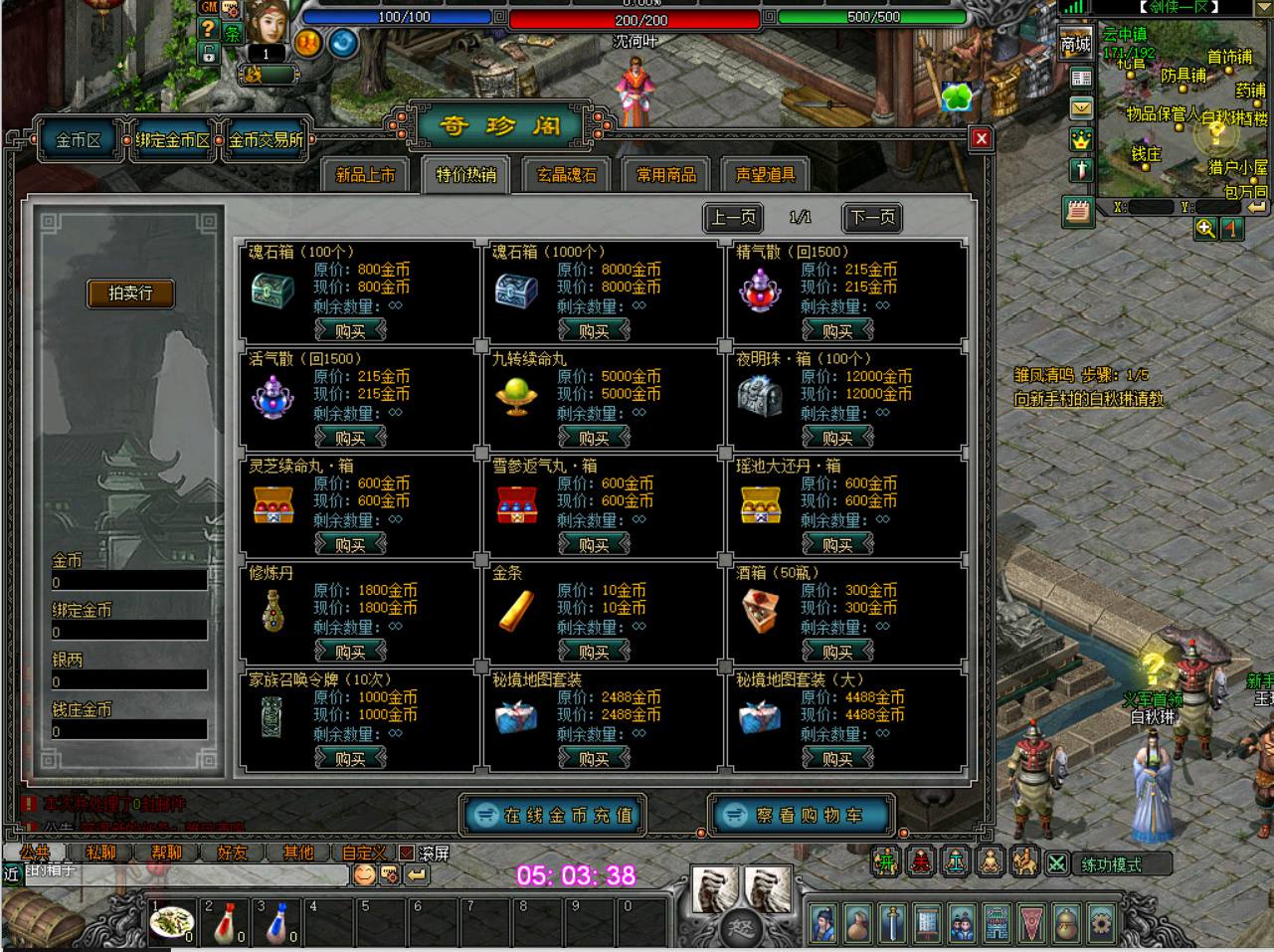1274x952 pixels.
Task: Go back with the 上一页 button
Action: click(x=733, y=217)
